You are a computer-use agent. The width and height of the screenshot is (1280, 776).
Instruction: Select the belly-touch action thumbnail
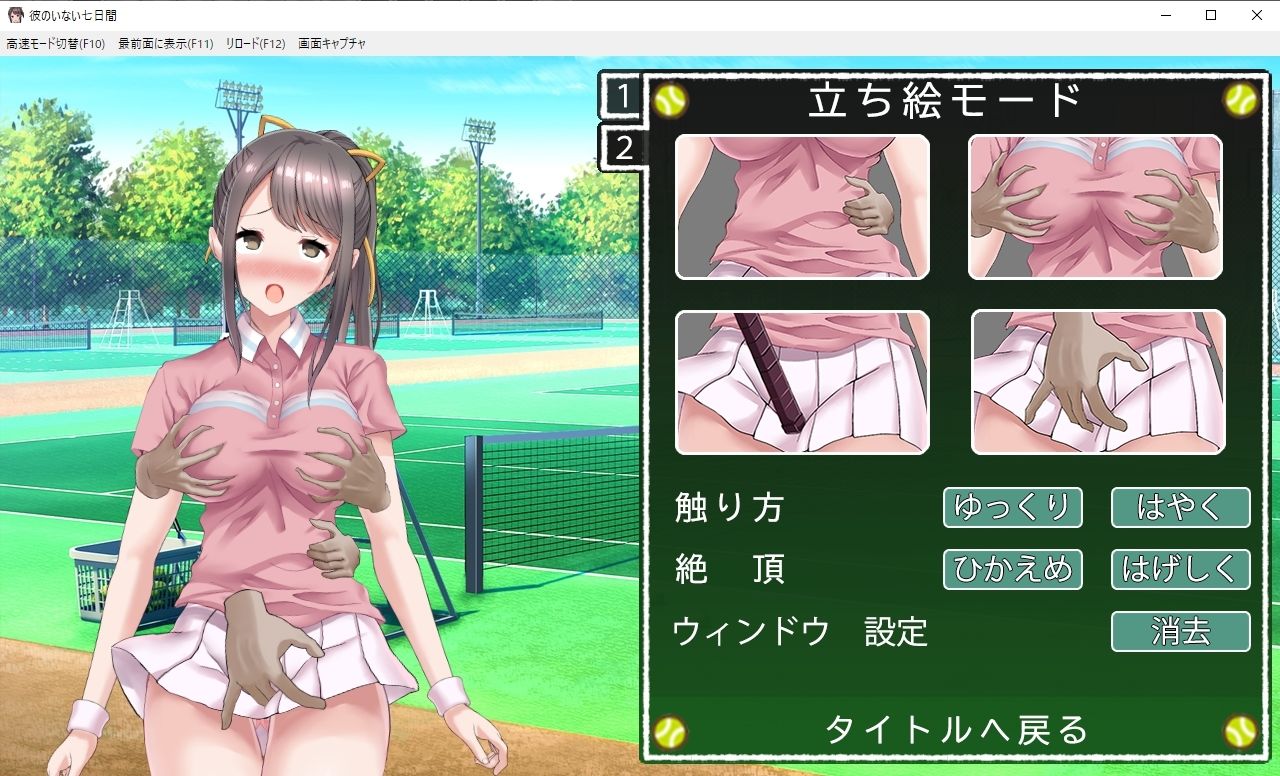point(803,206)
